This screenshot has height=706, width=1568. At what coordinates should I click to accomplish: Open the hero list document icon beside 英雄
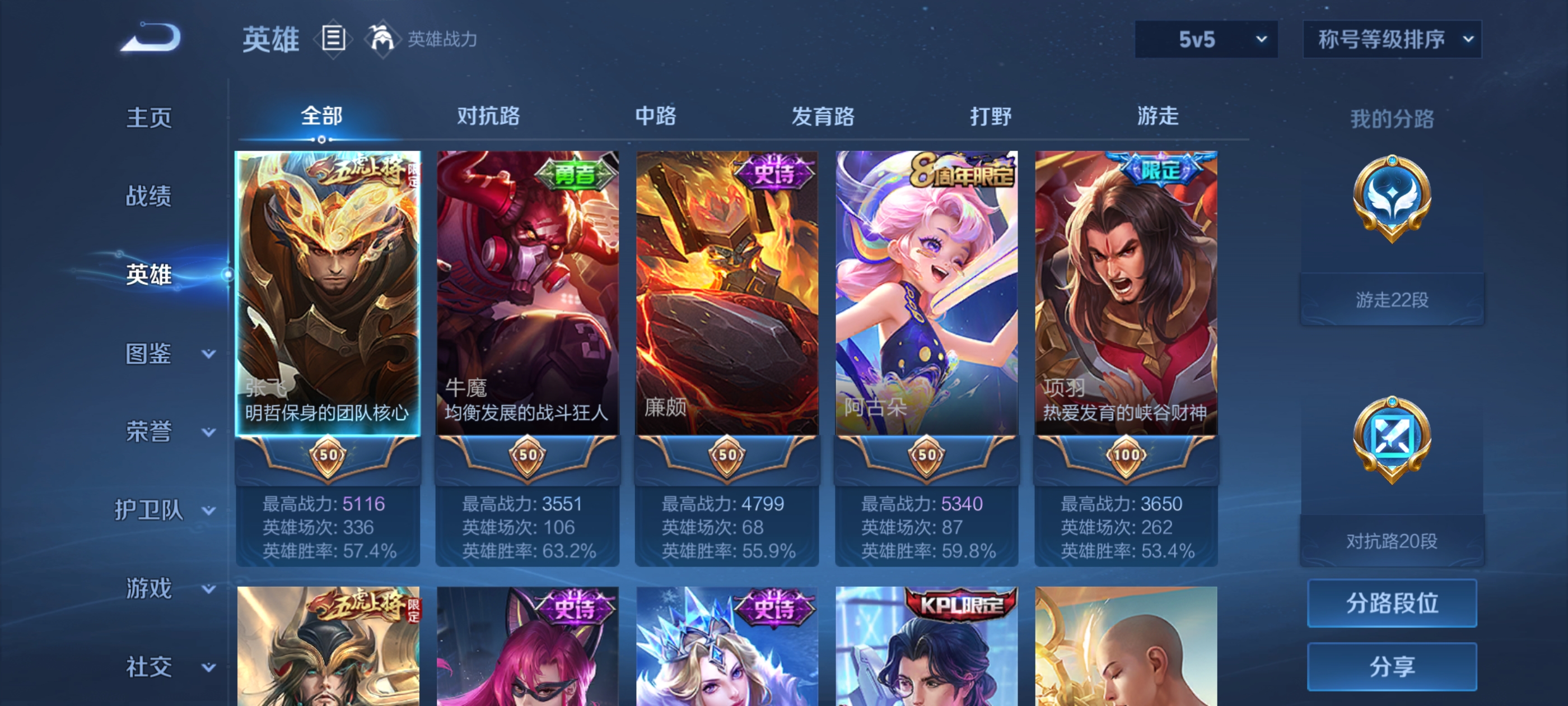[x=332, y=39]
